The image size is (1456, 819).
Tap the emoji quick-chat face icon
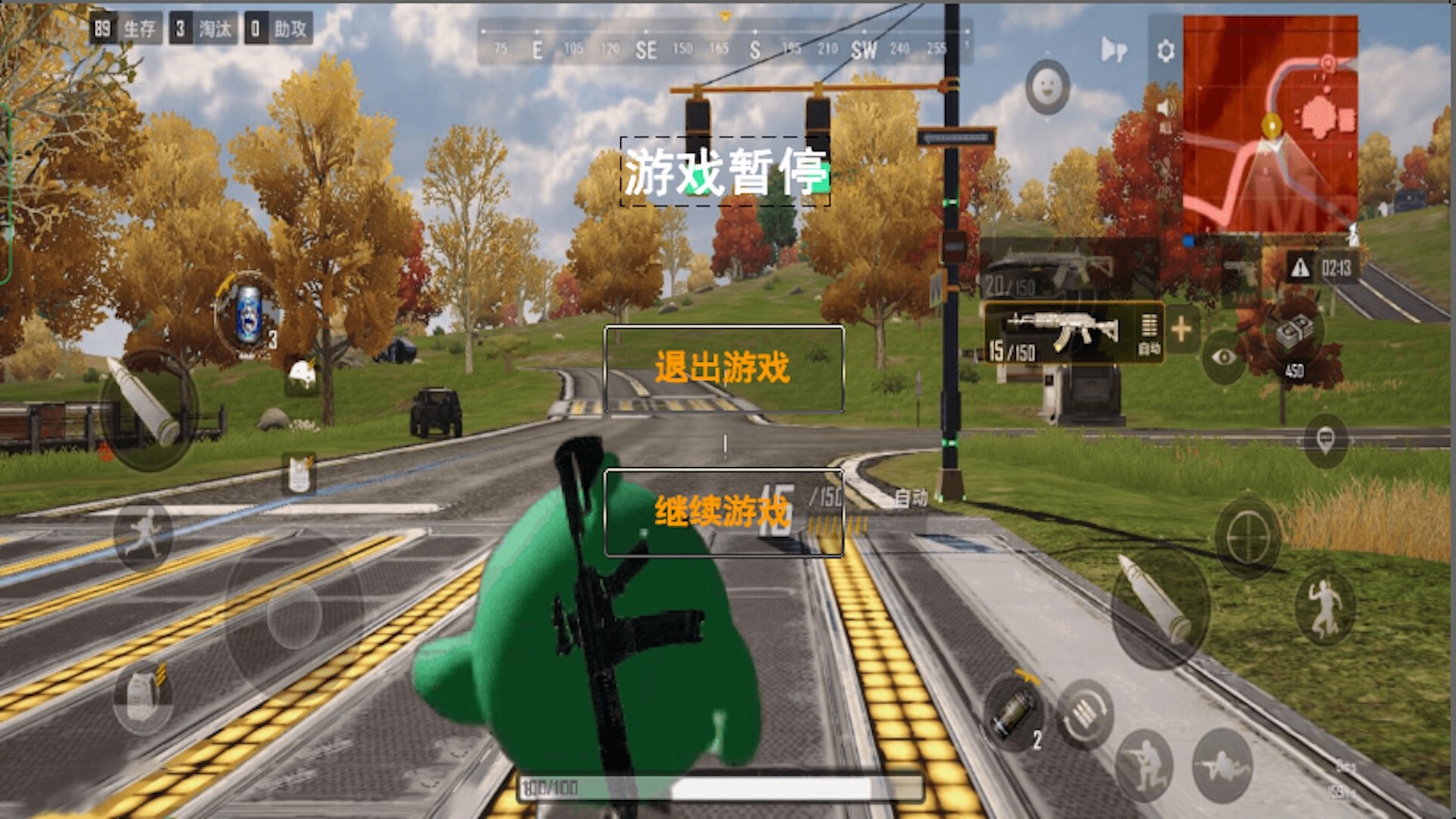coord(1049,88)
